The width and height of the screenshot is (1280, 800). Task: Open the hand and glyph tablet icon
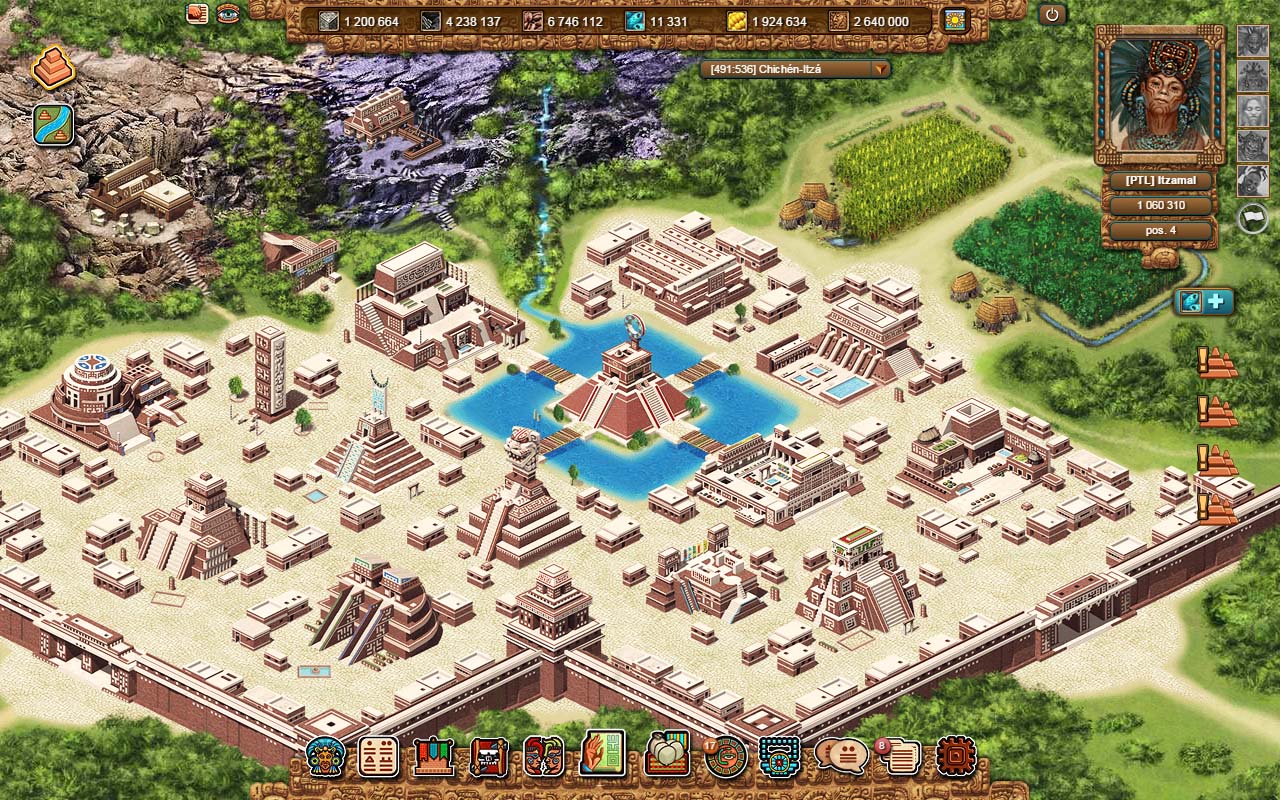(602, 754)
